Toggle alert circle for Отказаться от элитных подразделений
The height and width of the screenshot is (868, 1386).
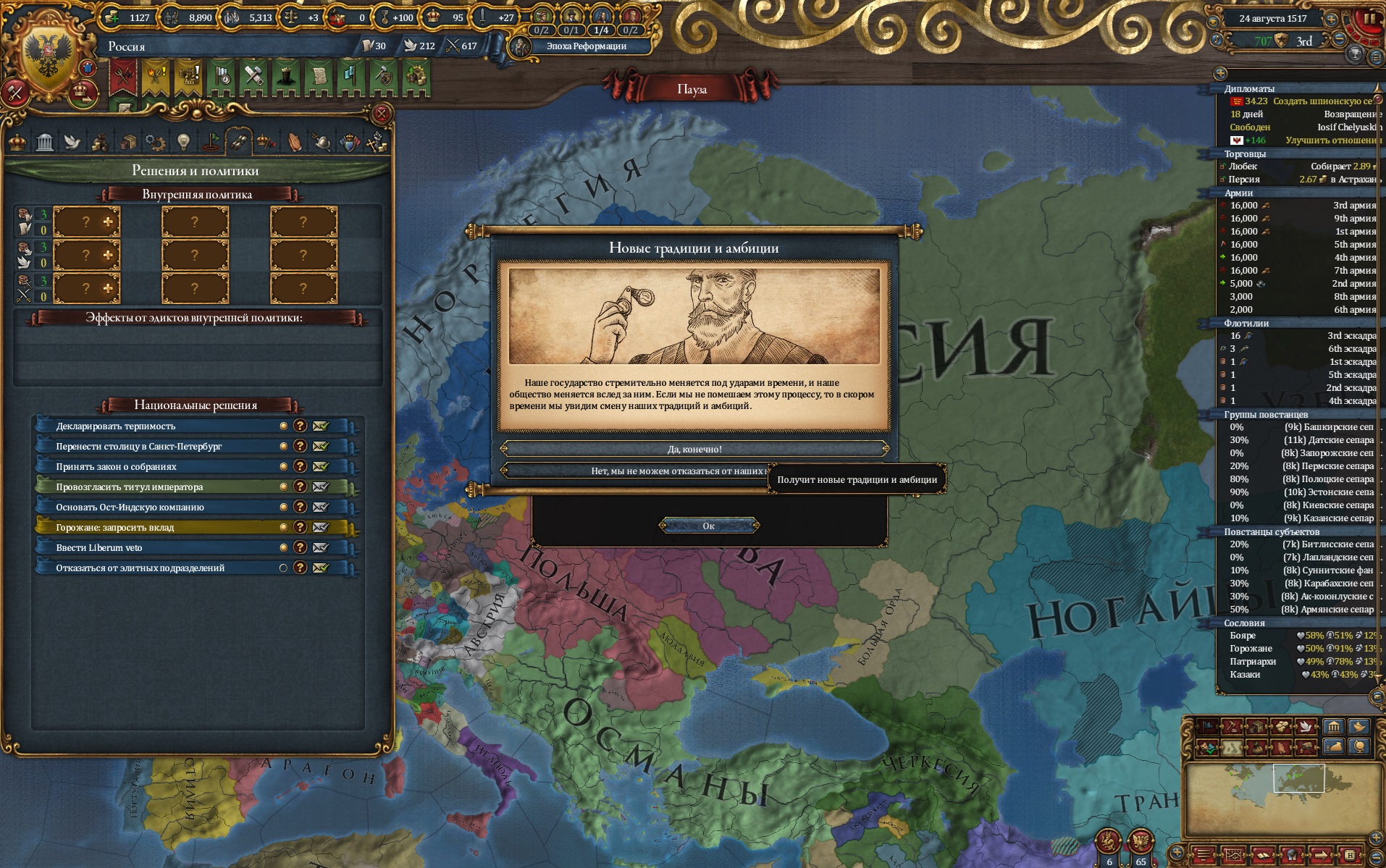click(x=283, y=568)
